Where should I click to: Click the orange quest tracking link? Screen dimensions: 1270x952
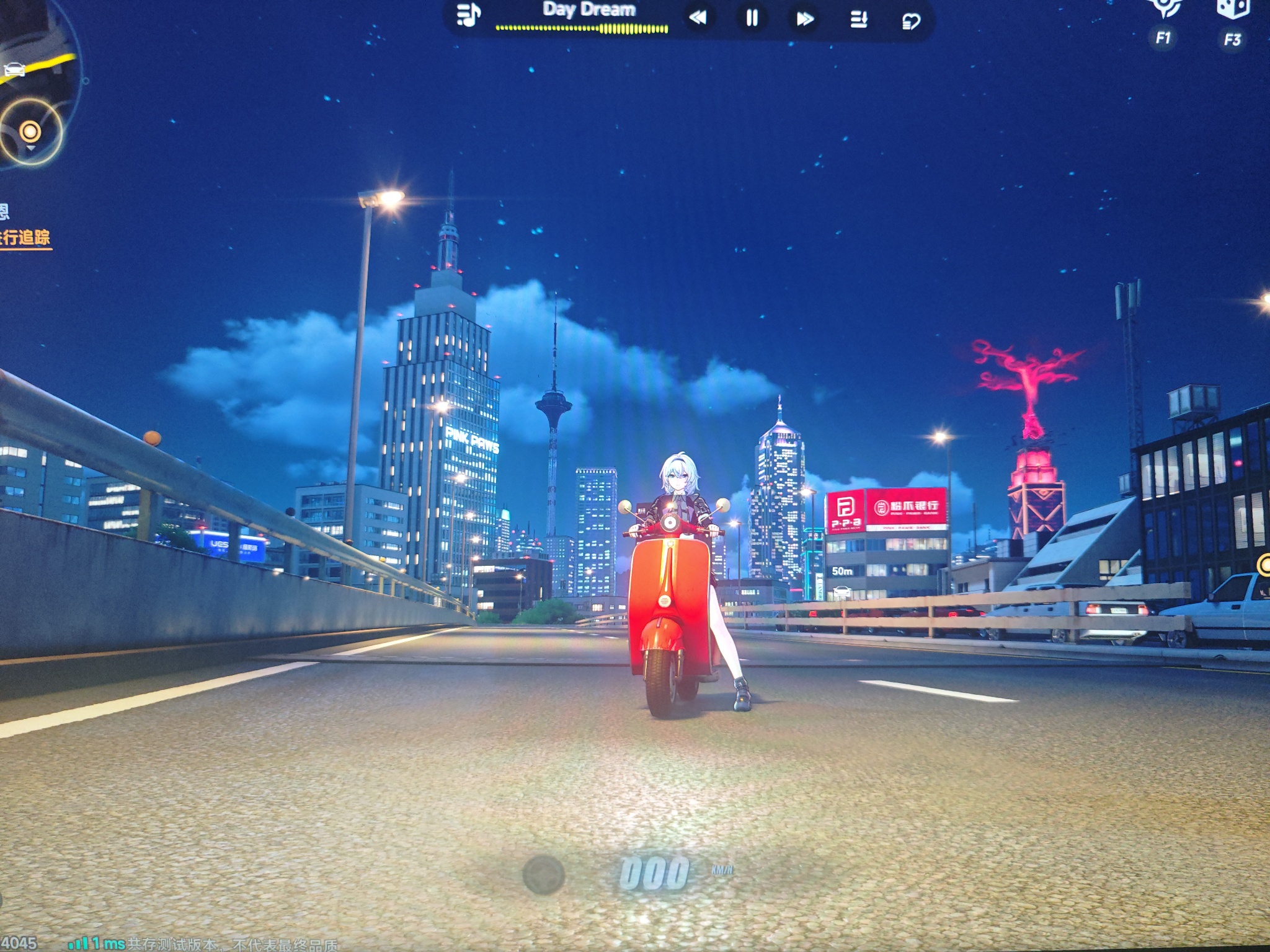tap(25, 238)
